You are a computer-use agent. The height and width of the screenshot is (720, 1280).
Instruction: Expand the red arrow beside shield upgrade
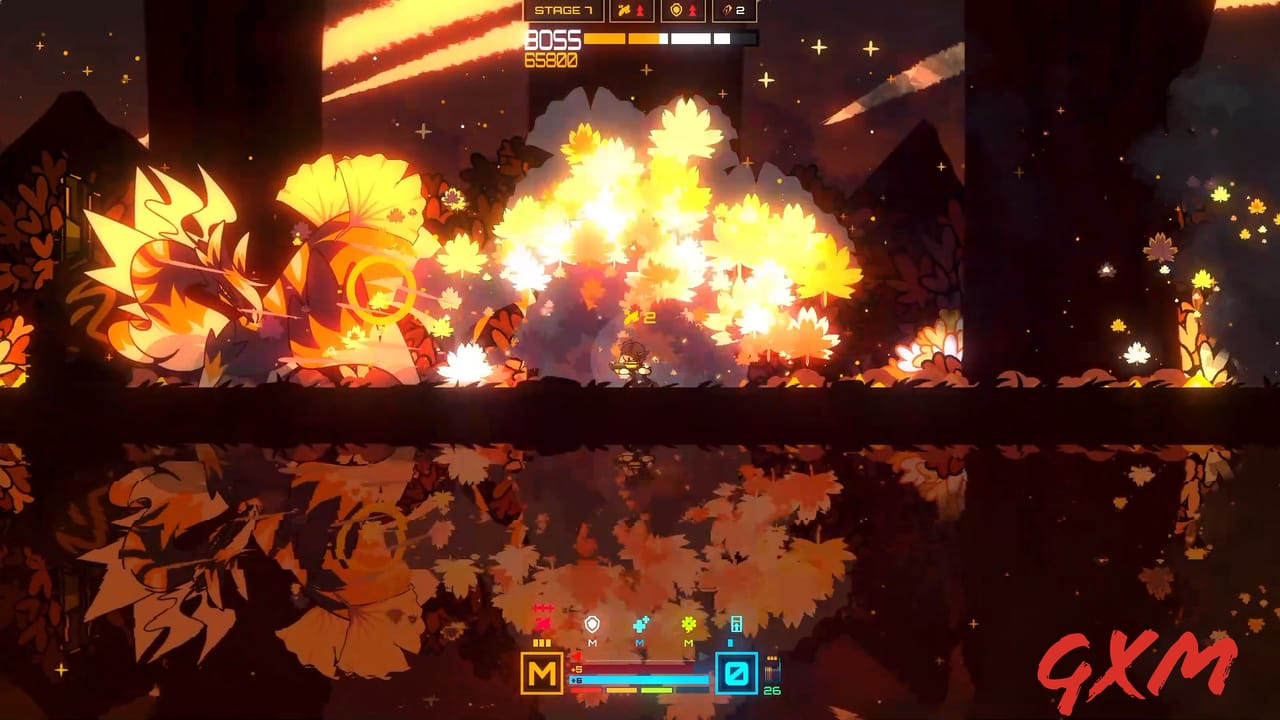click(x=693, y=10)
